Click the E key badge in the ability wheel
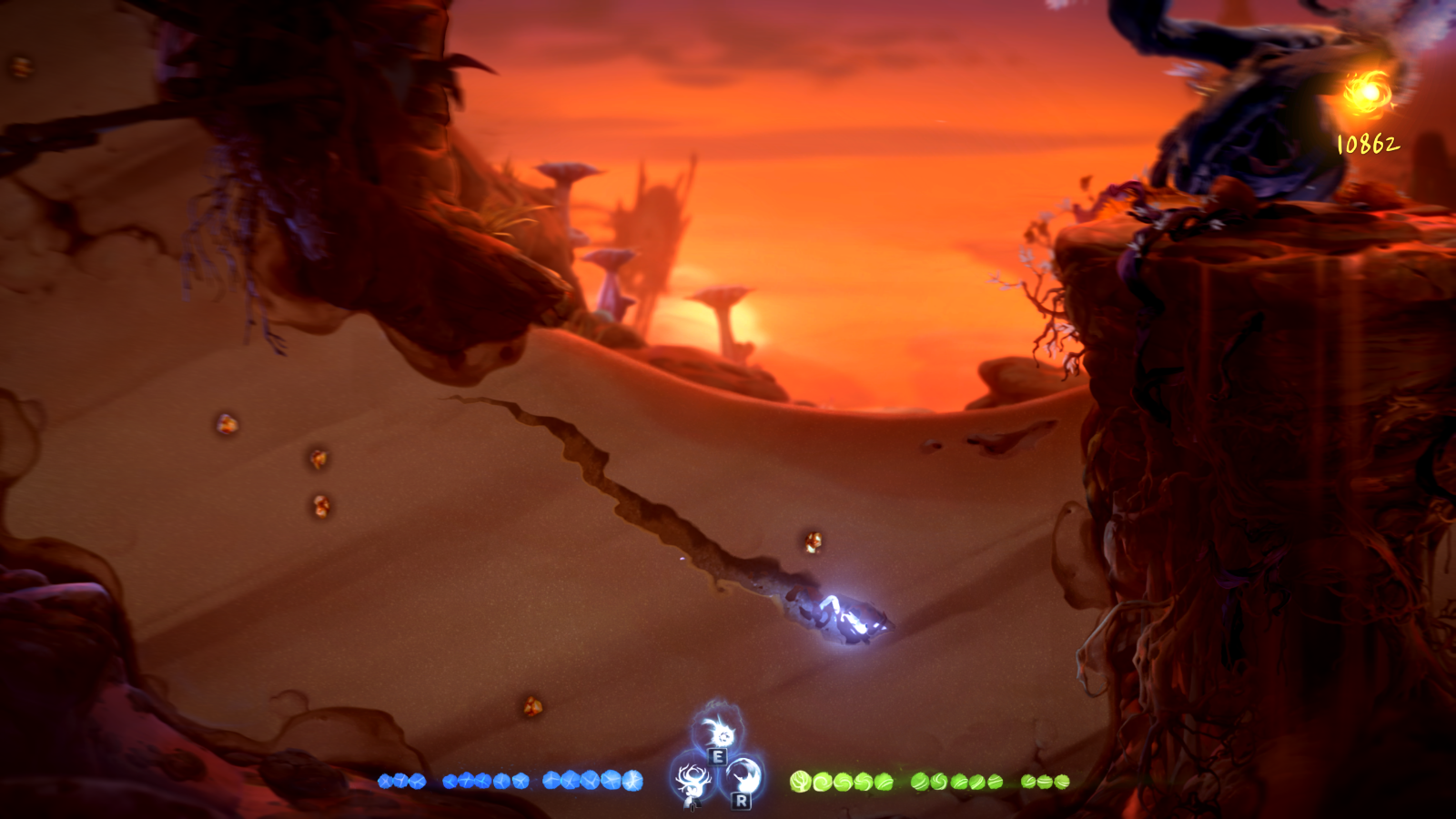The width and height of the screenshot is (1456, 819). point(718,756)
